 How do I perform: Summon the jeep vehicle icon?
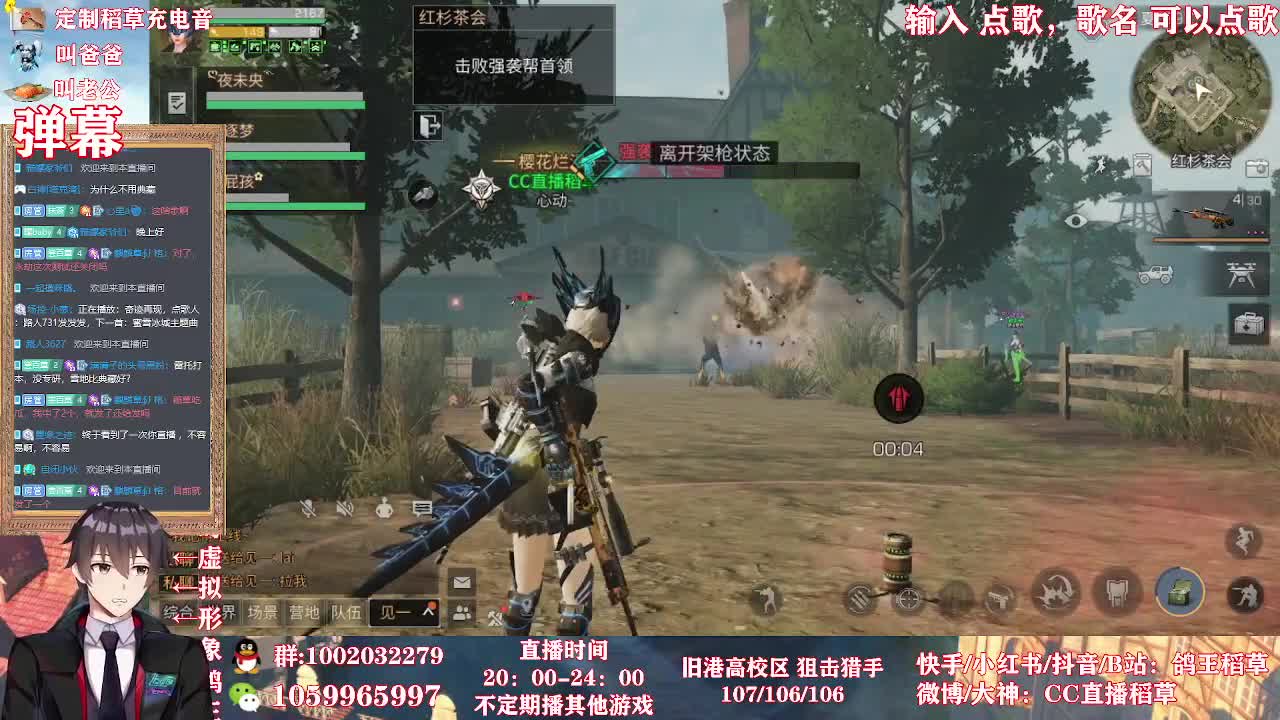pos(1155,273)
